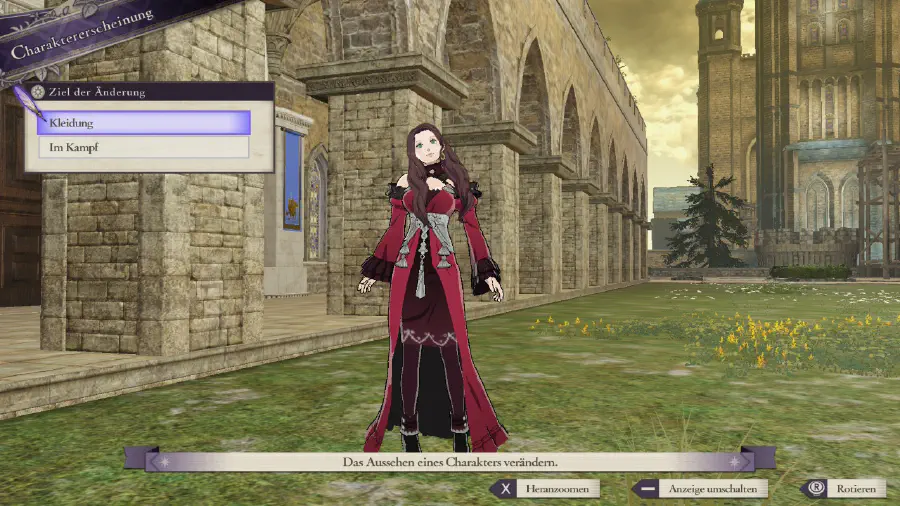Choose the Im Kampf option
The height and width of the screenshot is (506, 900).
pyautogui.click(x=143, y=147)
